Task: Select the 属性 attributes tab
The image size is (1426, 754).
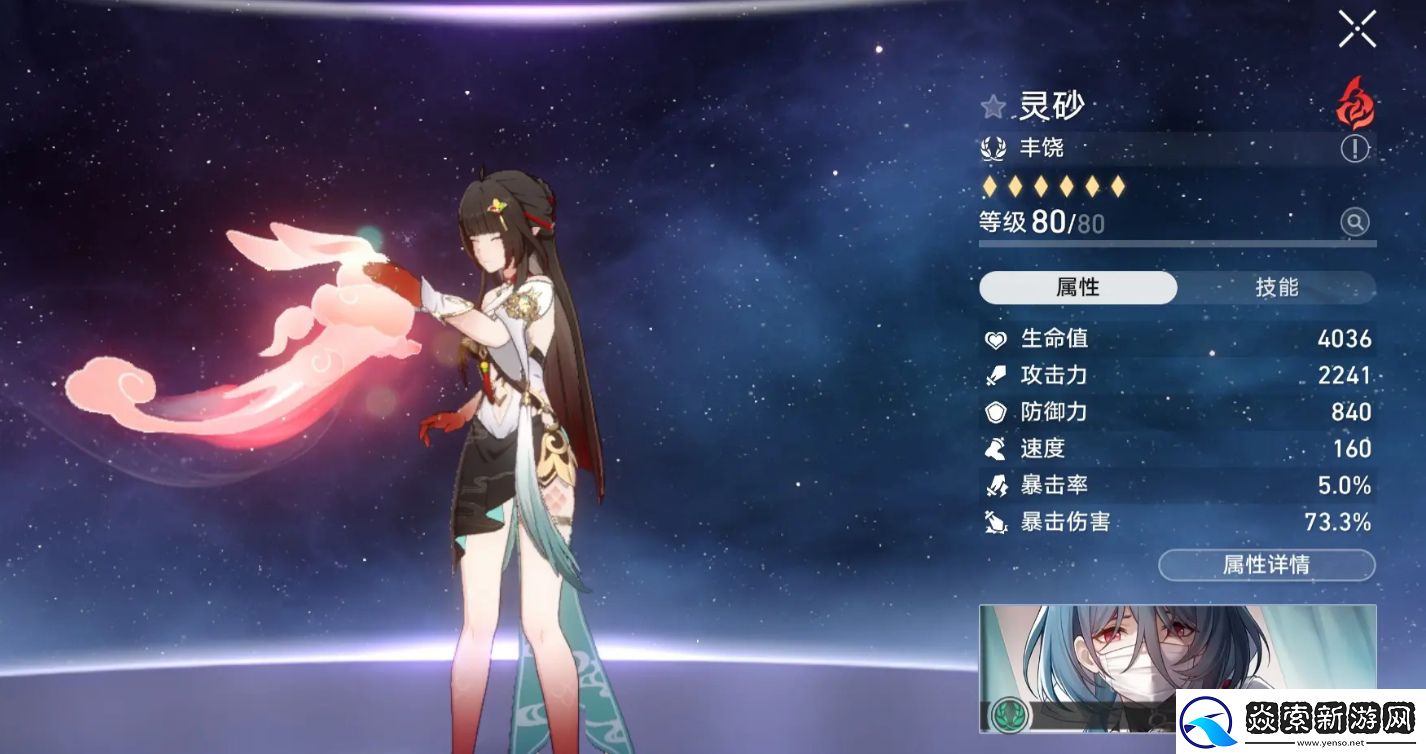Action: 1078,288
